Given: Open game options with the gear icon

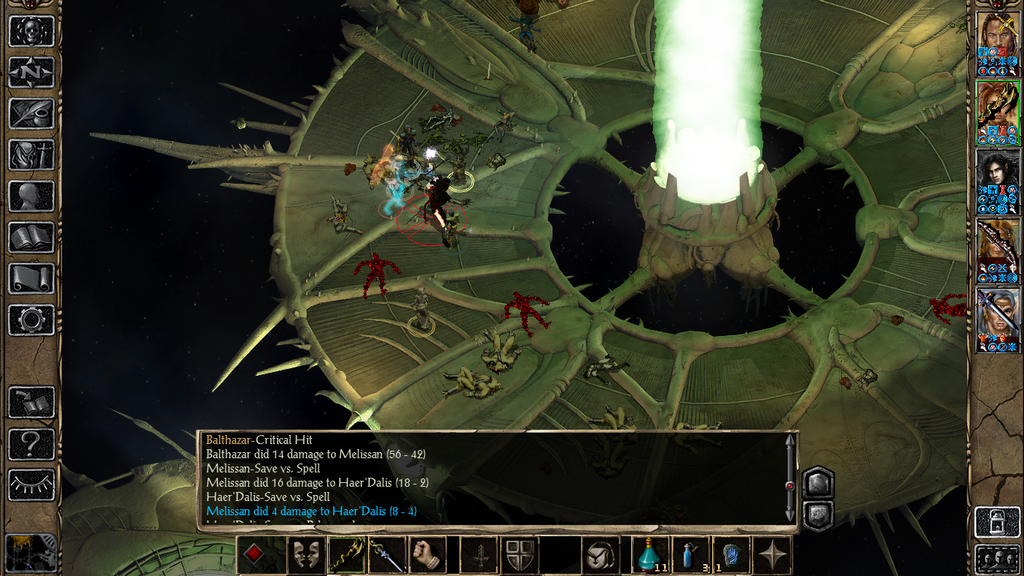Looking at the screenshot, I should 31,320.
